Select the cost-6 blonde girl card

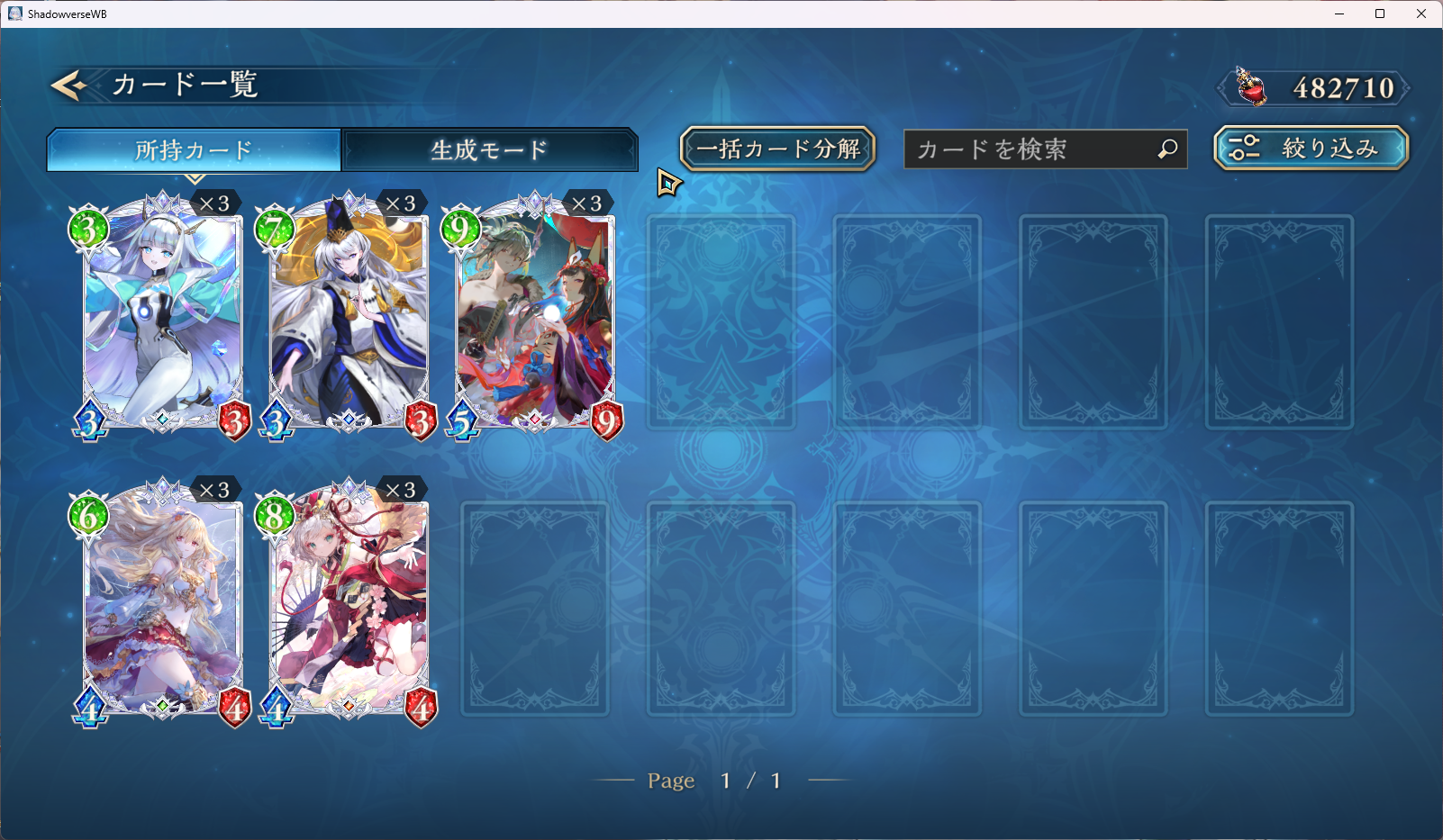point(162,603)
